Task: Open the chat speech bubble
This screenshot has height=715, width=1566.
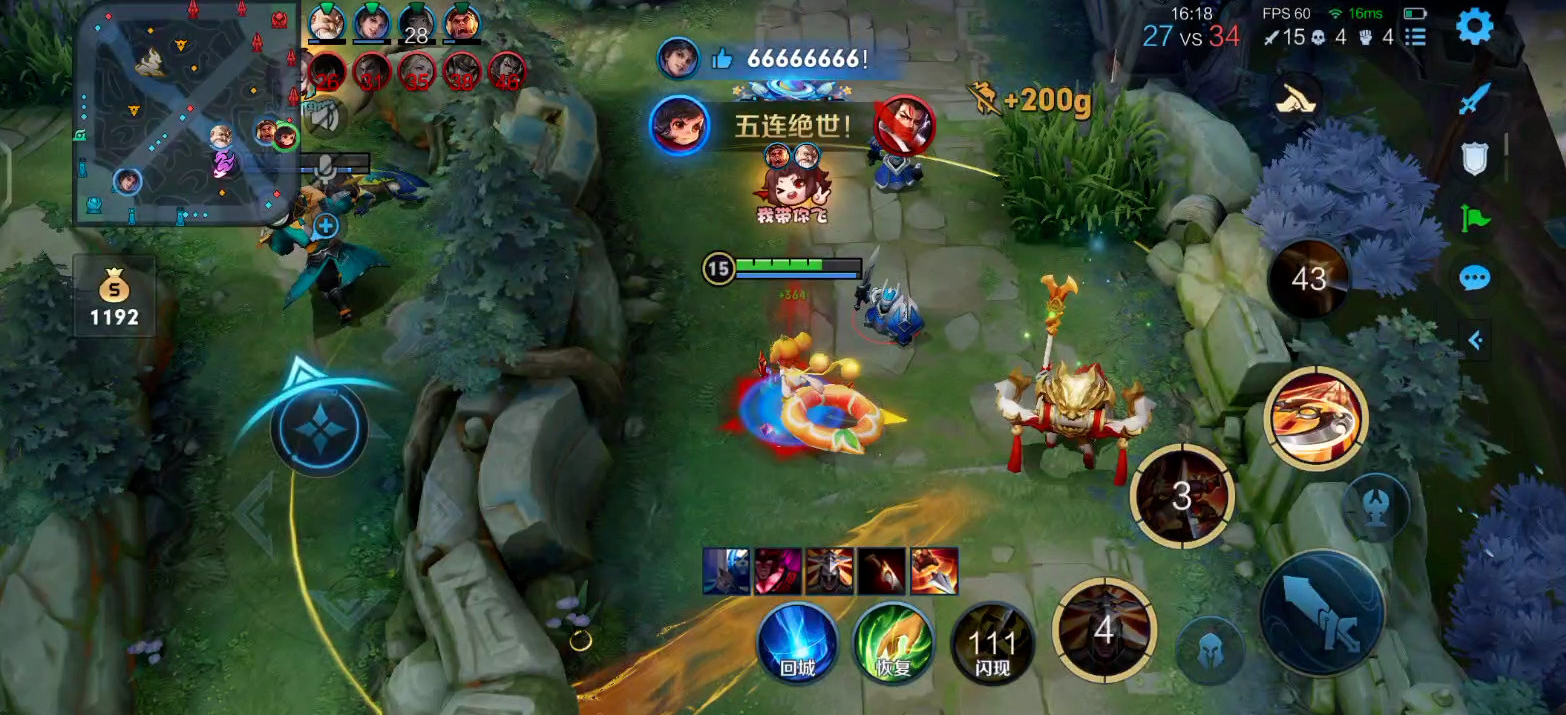Action: (x=1474, y=278)
